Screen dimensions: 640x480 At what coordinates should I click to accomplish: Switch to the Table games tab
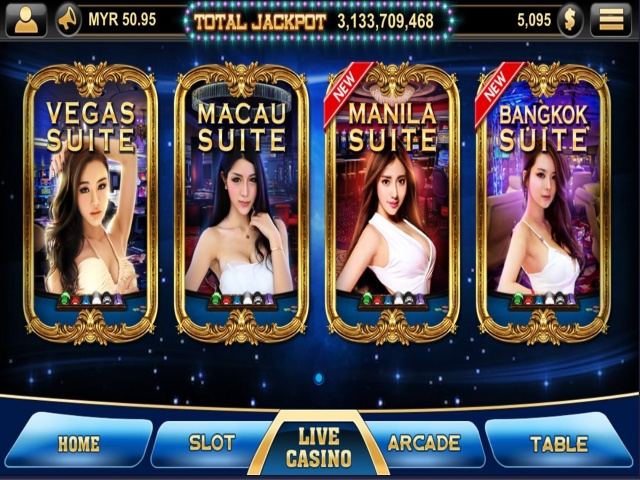(x=559, y=443)
